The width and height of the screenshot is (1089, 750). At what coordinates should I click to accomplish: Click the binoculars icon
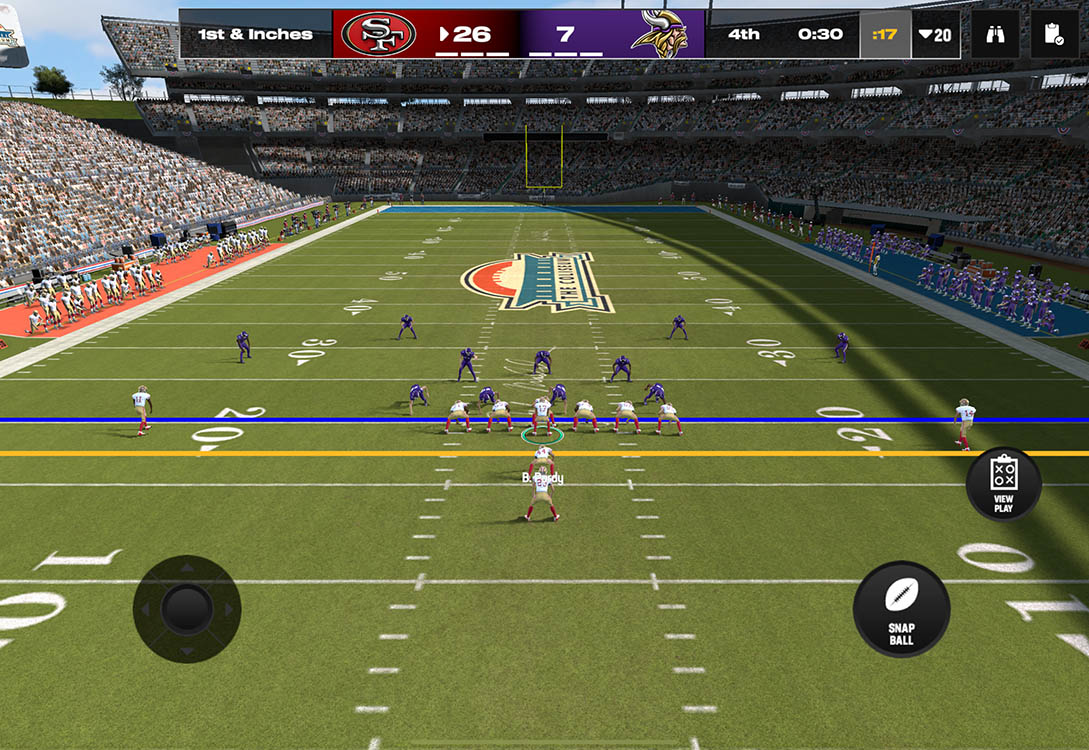tap(995, 35)
